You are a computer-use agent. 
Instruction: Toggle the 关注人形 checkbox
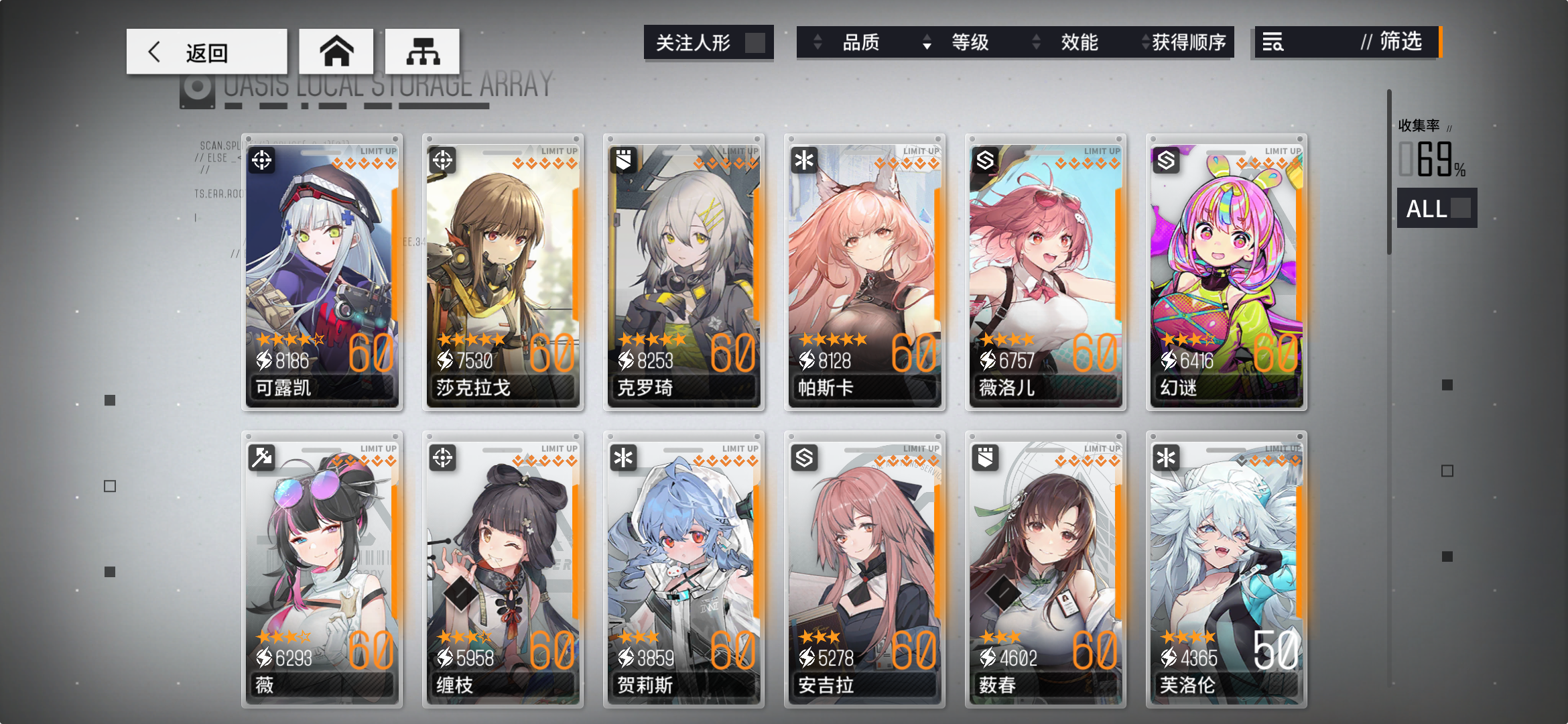(x=757, y=42)
